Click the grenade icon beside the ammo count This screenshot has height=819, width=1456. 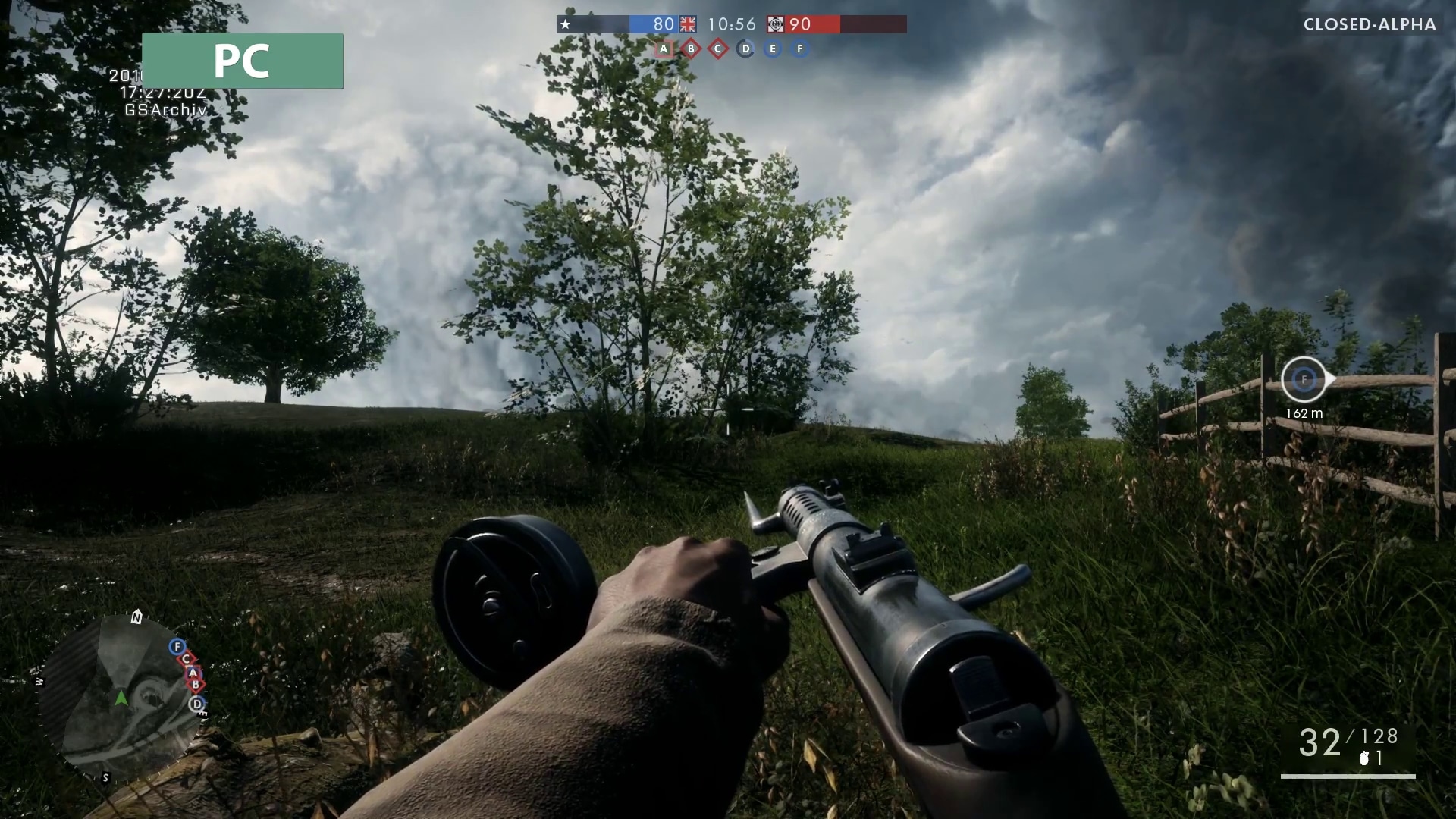tap(1364, 758)
